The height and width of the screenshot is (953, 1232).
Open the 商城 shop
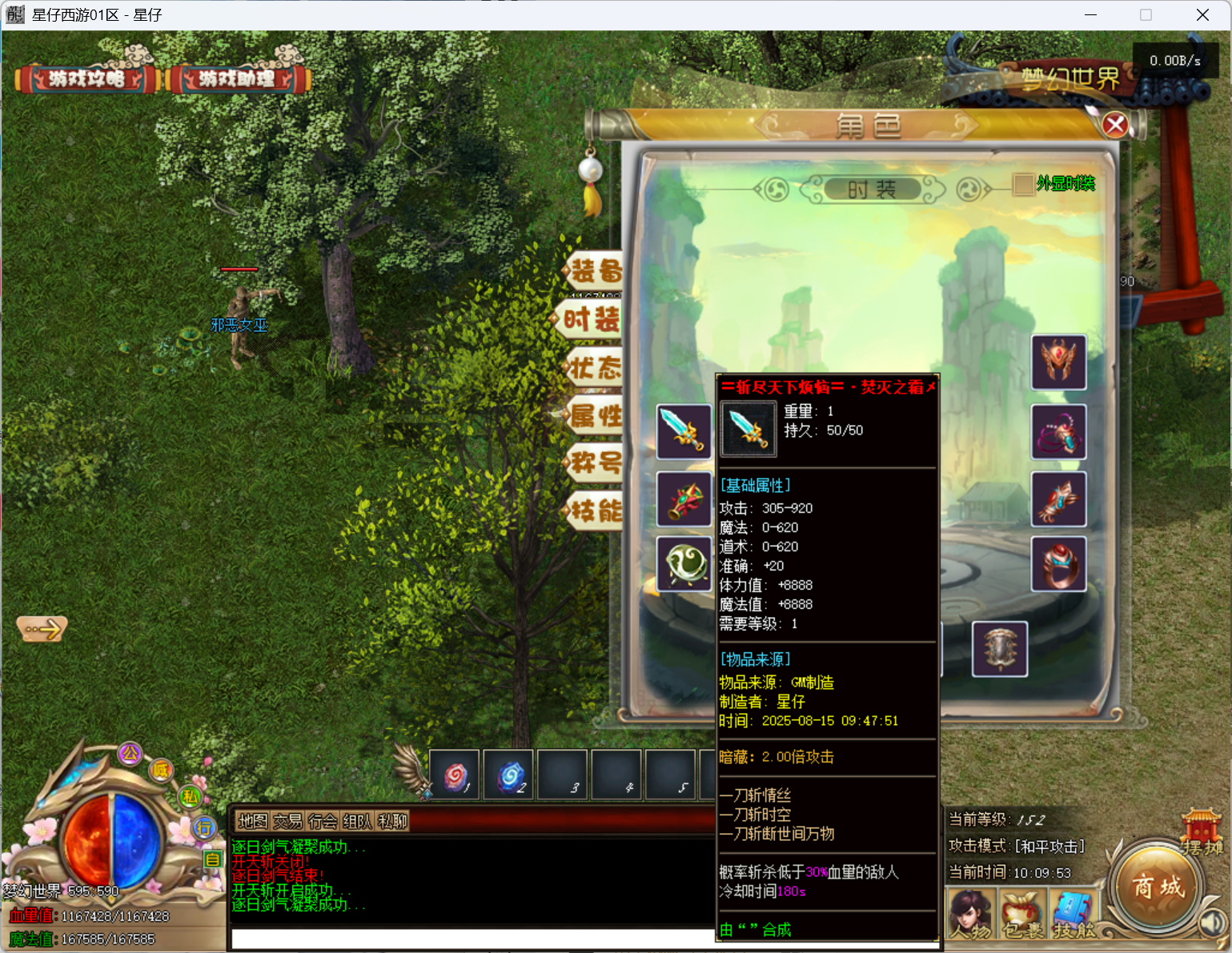click(1157, 887)
